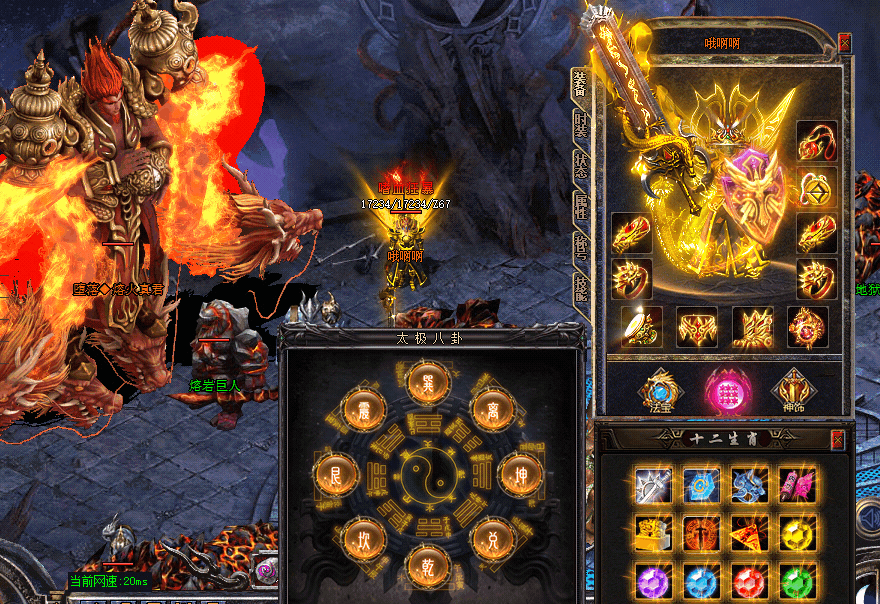This screenshot has height=604, width=880.
Task: Select the green gem zodiac slot
Action: 797,581
